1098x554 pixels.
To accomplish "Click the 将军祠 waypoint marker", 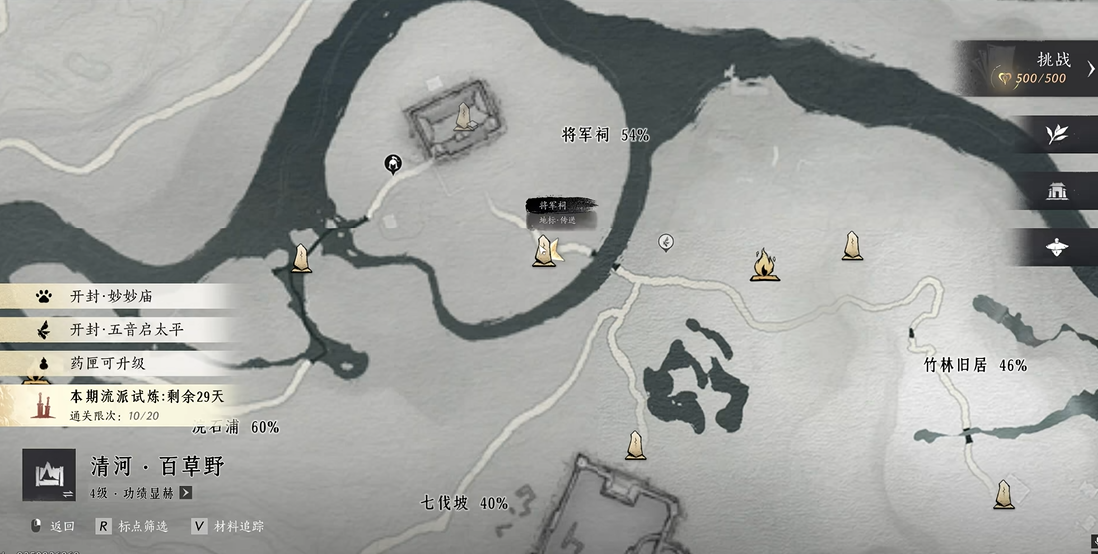I will [x=546, y=251].
